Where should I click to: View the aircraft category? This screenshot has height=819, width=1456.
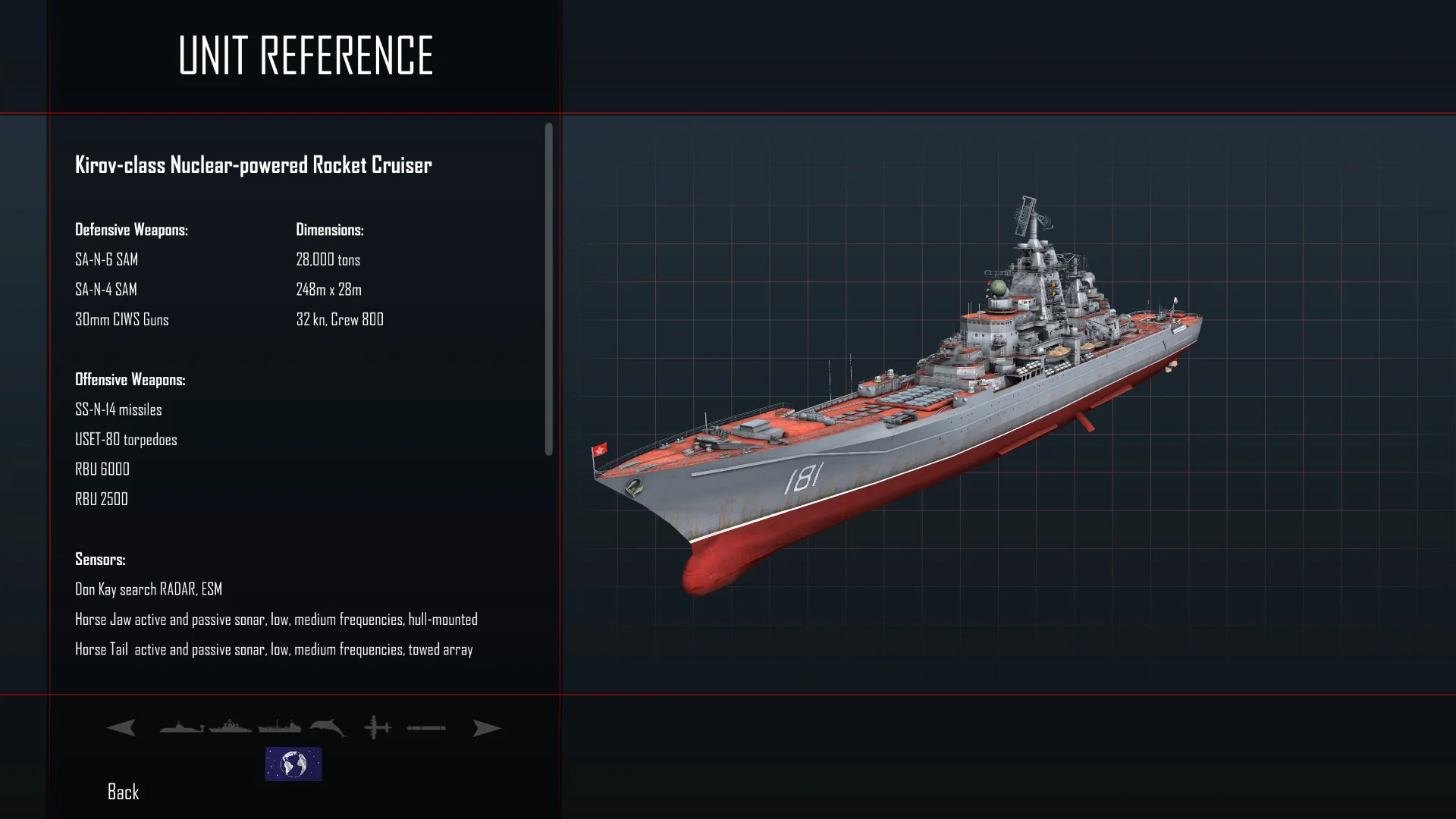[377, 728]
